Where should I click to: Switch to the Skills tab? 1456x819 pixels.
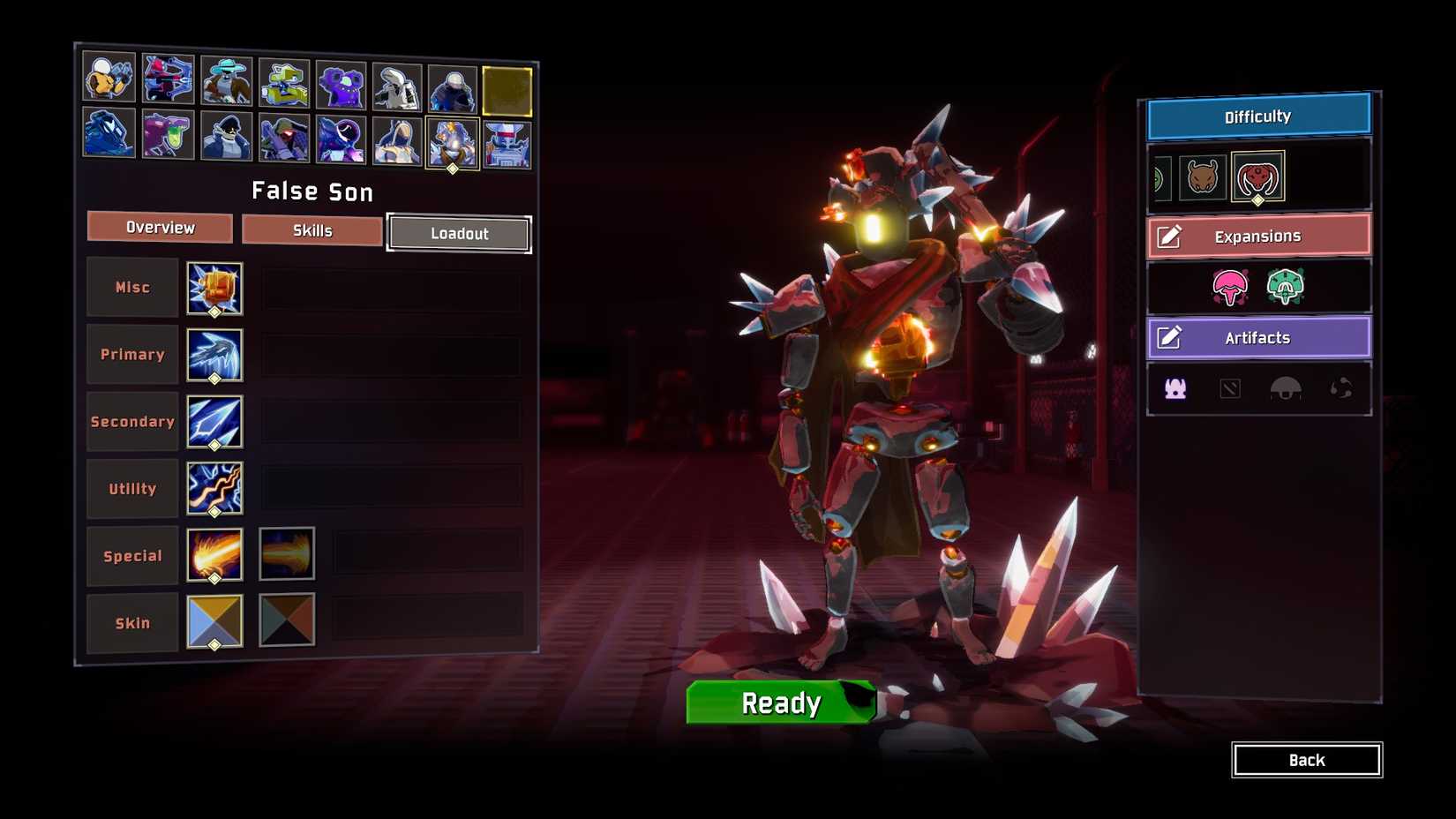pyautogui.click(x=311, y=229)
